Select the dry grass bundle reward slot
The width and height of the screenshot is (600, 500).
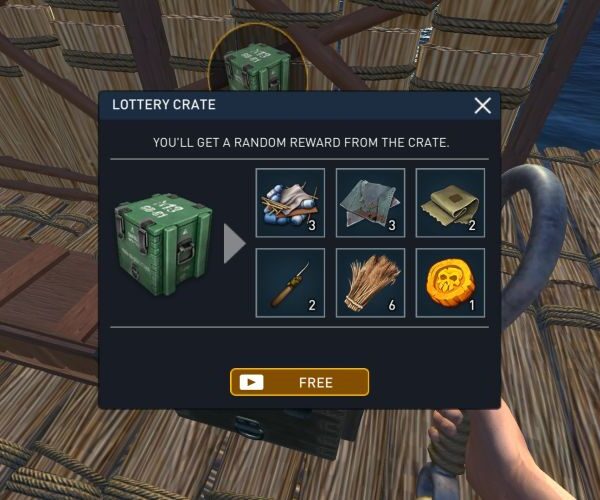(370, 282)
